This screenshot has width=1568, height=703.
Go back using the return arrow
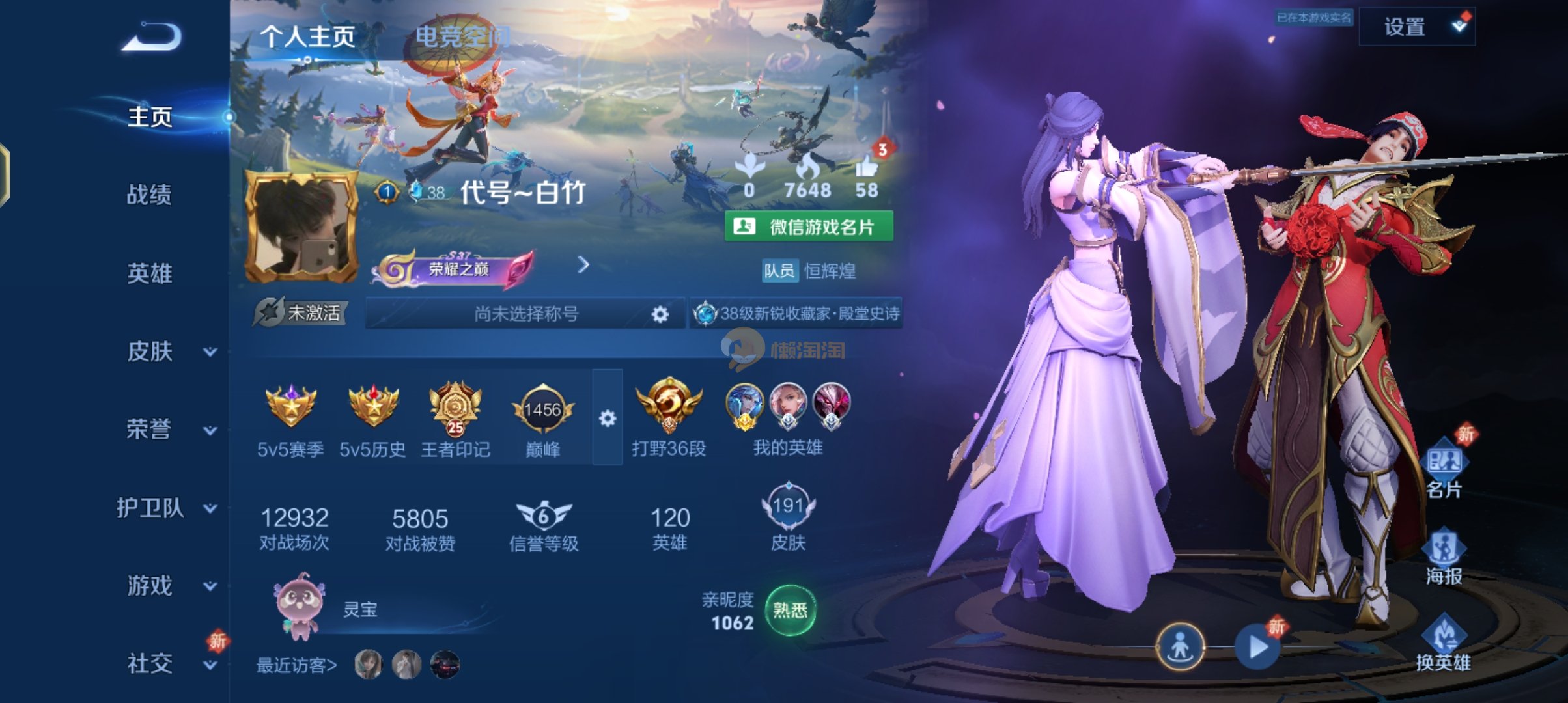(152, 37)
